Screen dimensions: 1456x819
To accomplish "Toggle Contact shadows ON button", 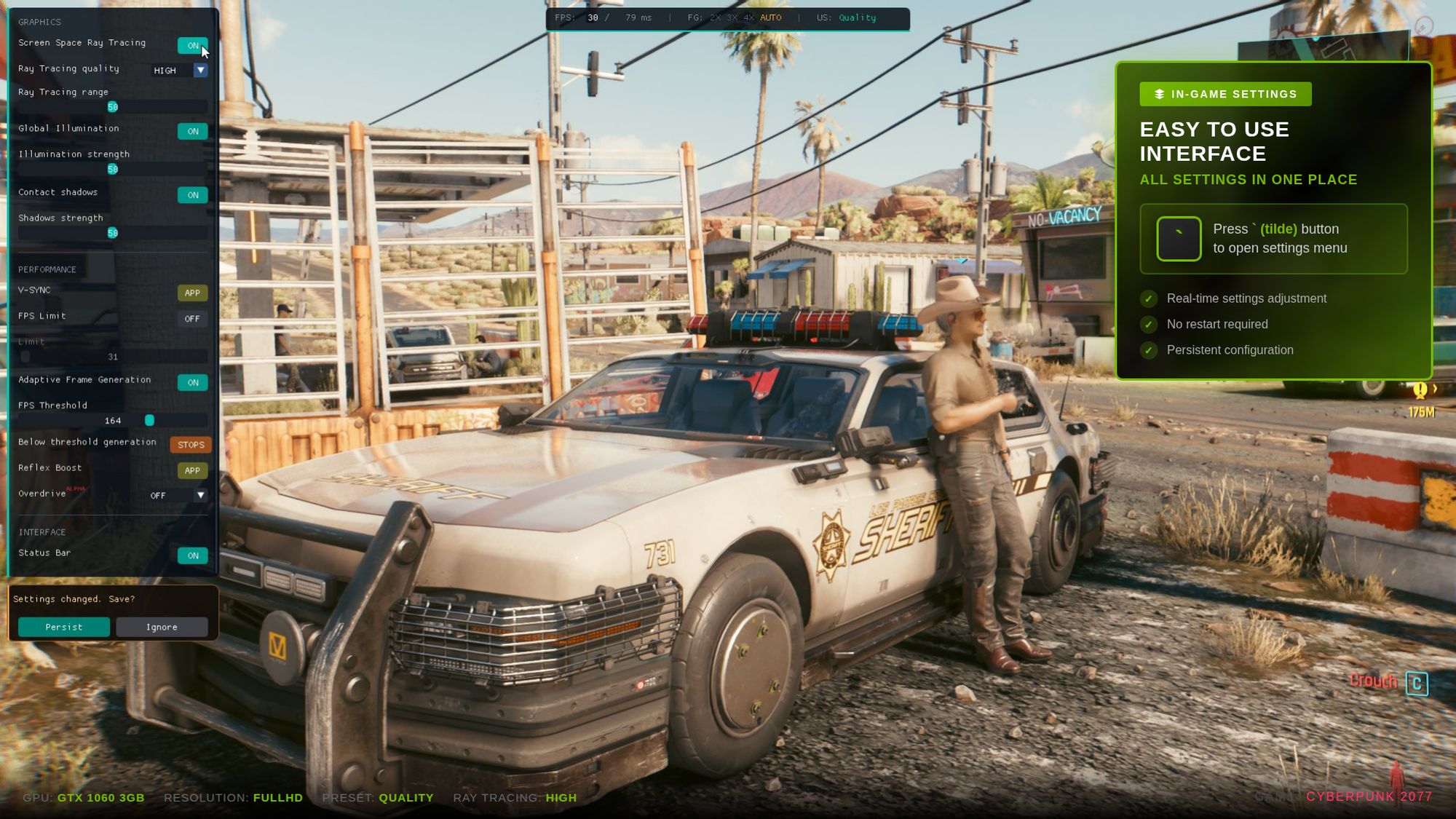I will click(192, 195).
